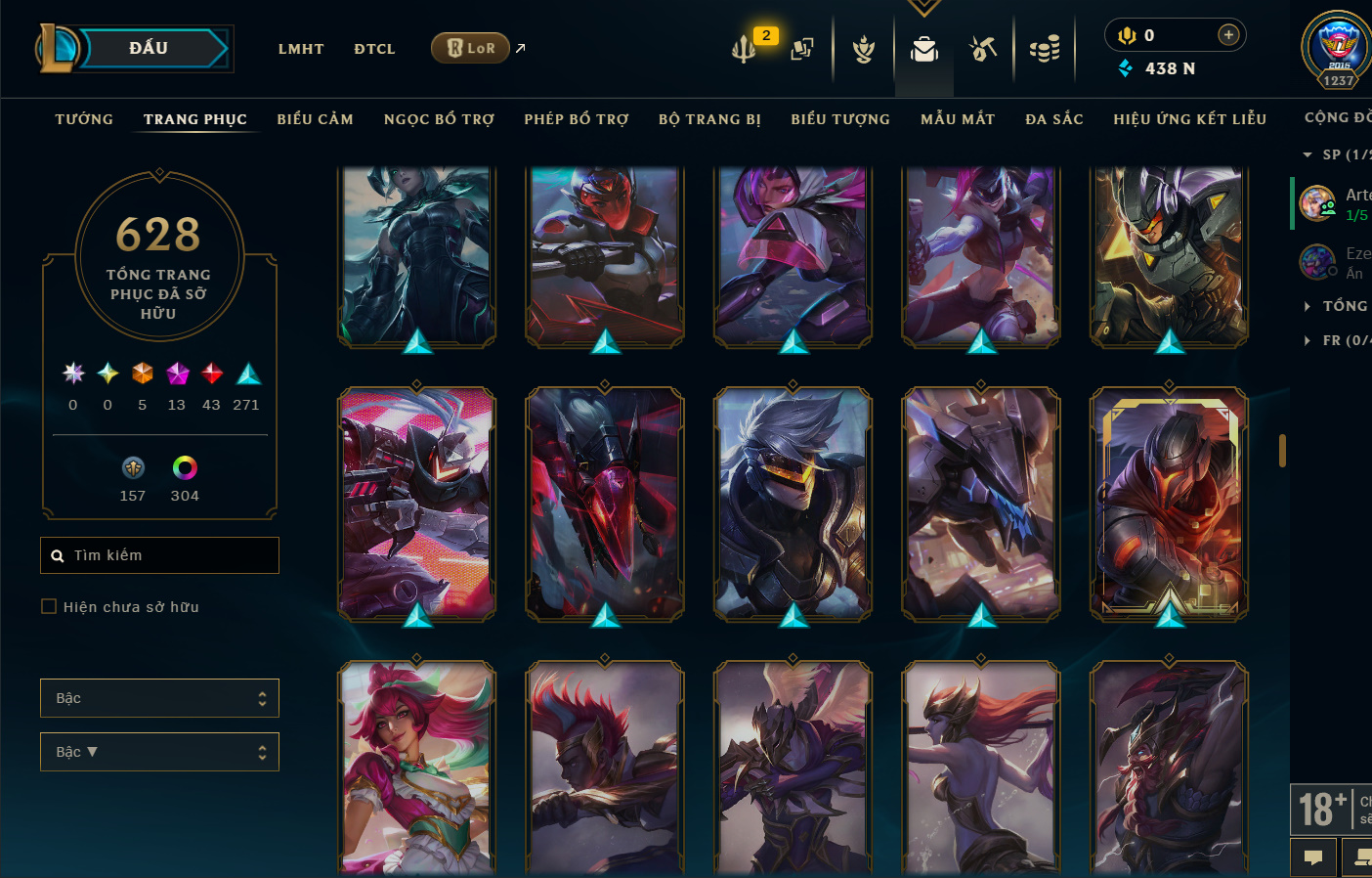Show the BỘ TRANG BỊ tab
The height and width of the screenshot is (878, 1372).
(x=709, y=119)
